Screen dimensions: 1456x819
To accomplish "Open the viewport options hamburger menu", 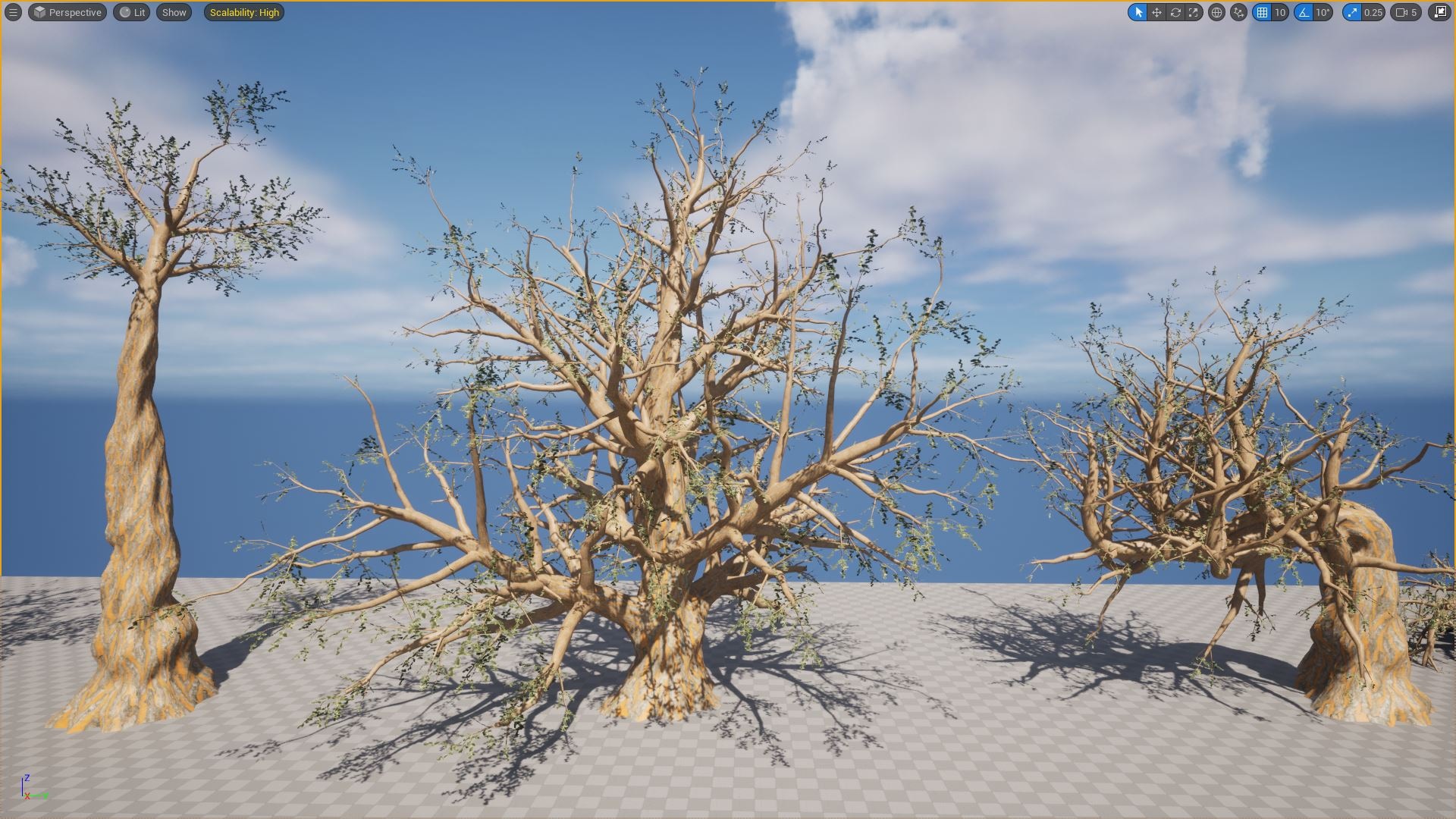I will 12,12.
